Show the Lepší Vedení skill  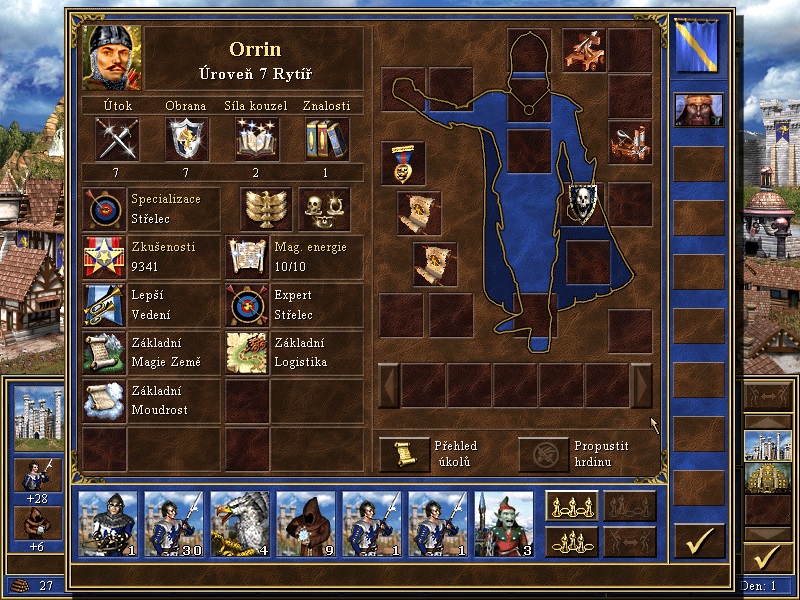point(104,305)
